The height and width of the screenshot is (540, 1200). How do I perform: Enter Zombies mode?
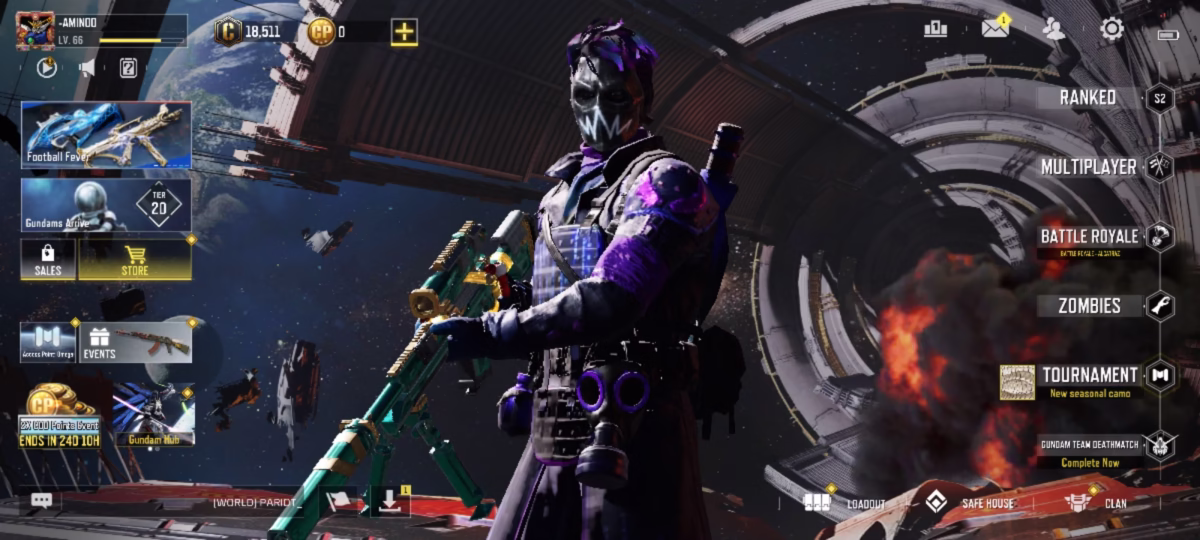click(1089, 306)
